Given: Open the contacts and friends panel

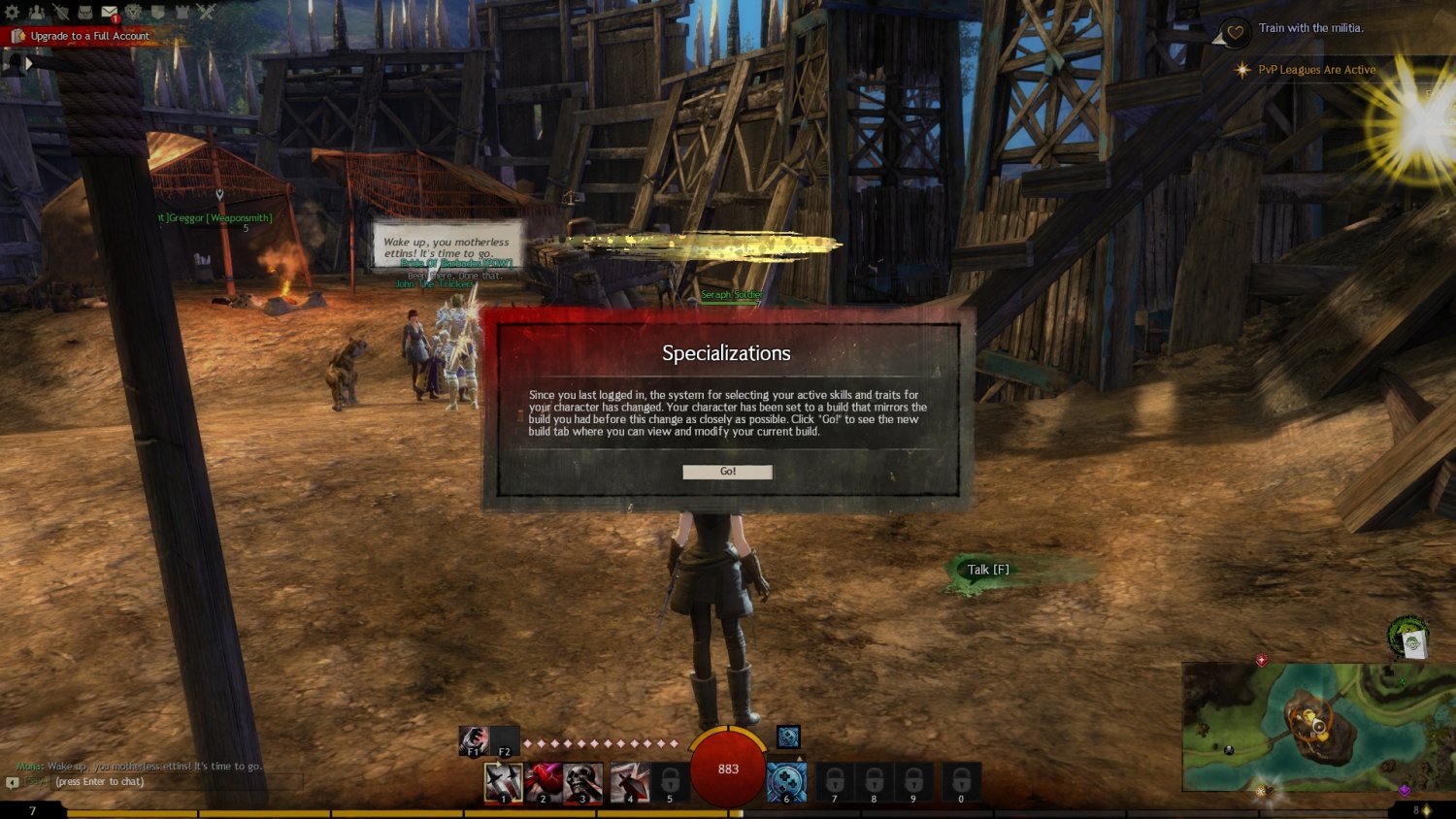Looking at the screenshot, I should coord(37,12).
